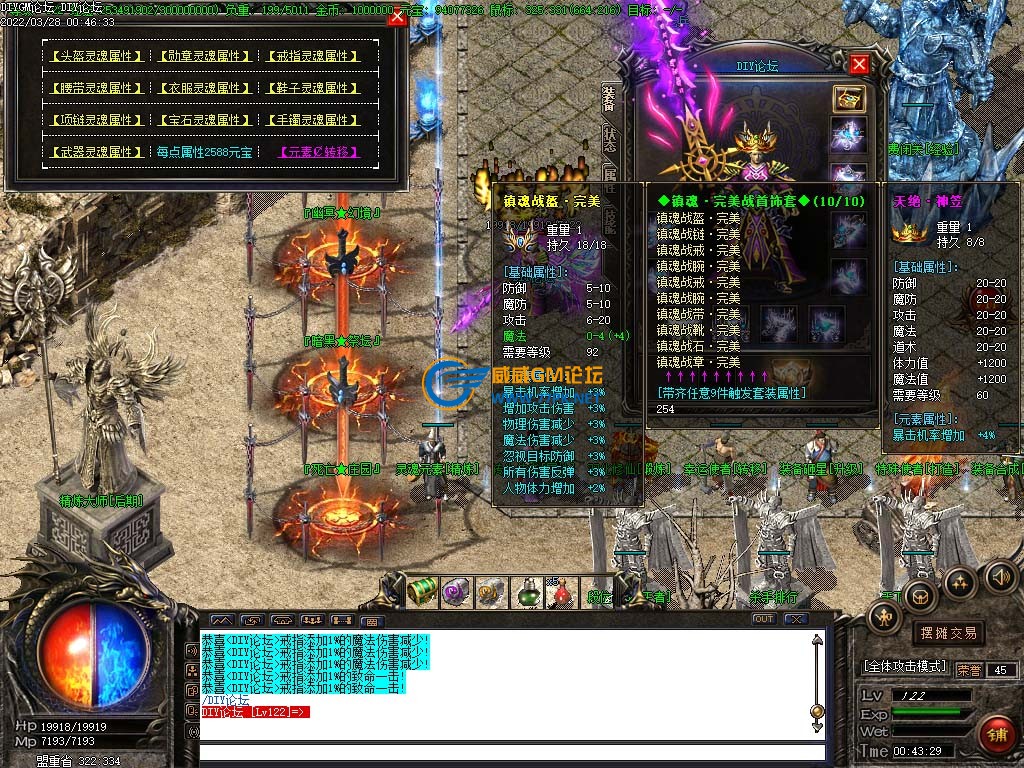Screen dimensions: 1024x768
Task: Switch to the 状态 status tab
Action: [x=609, y=137]
